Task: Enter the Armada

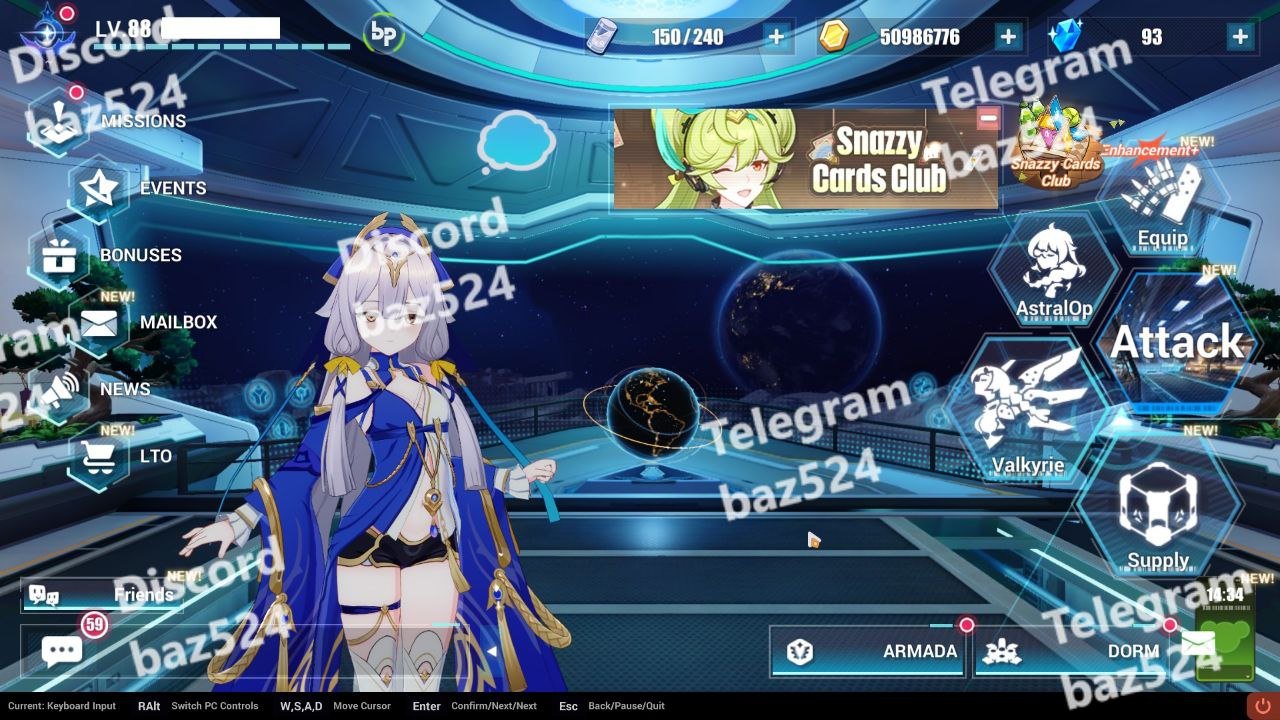Action: 867,652
